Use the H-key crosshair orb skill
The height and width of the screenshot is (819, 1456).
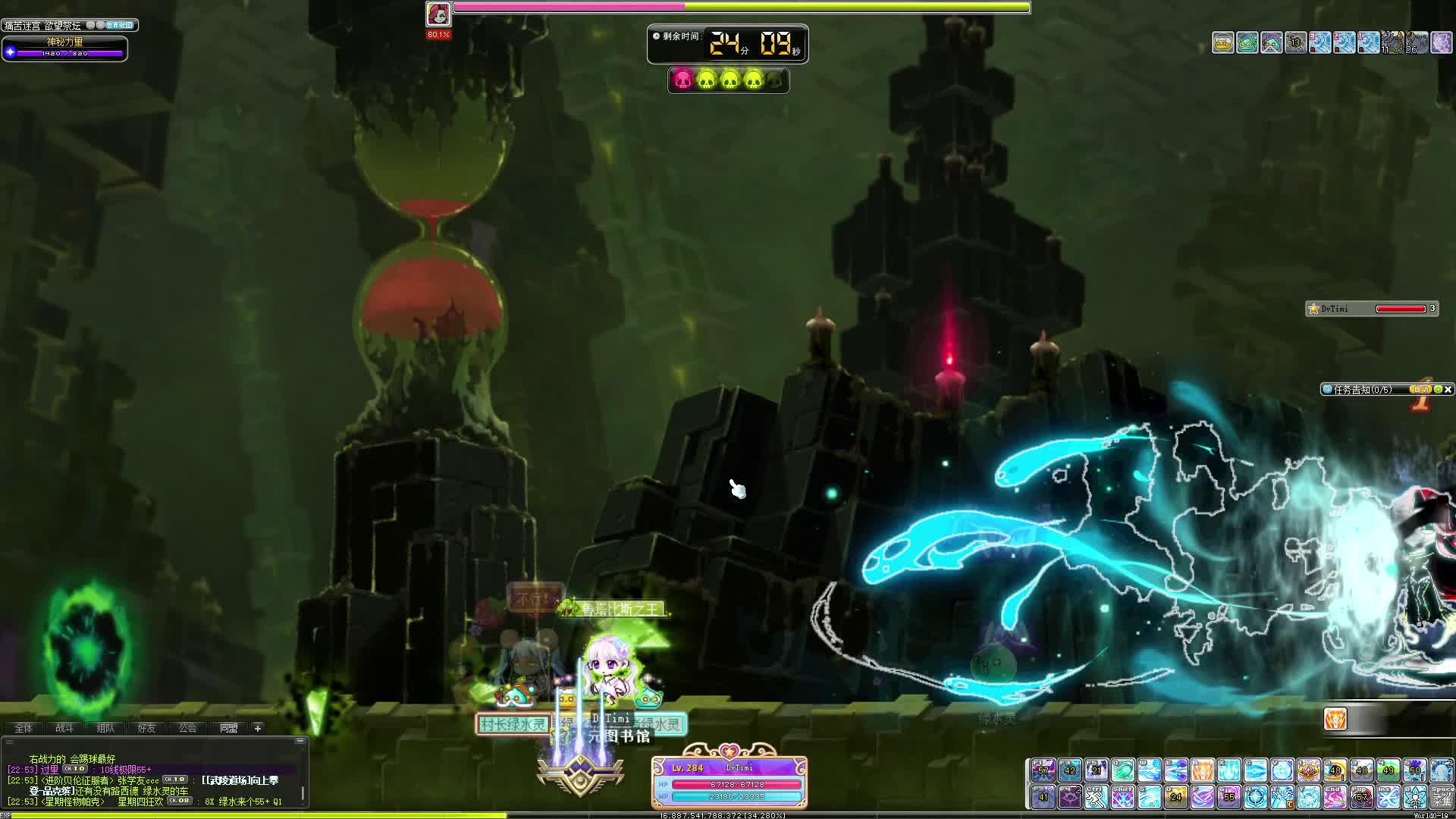[1256, 797]
